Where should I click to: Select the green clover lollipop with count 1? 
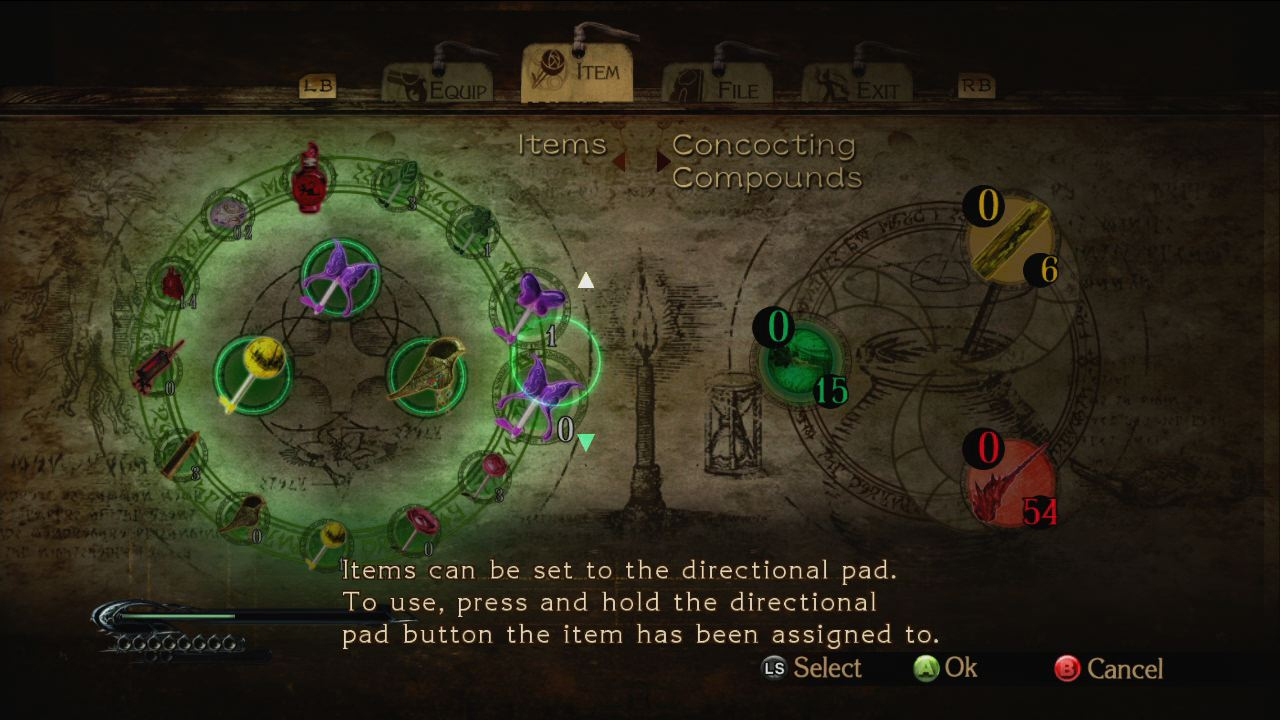[x=471, y=229]
